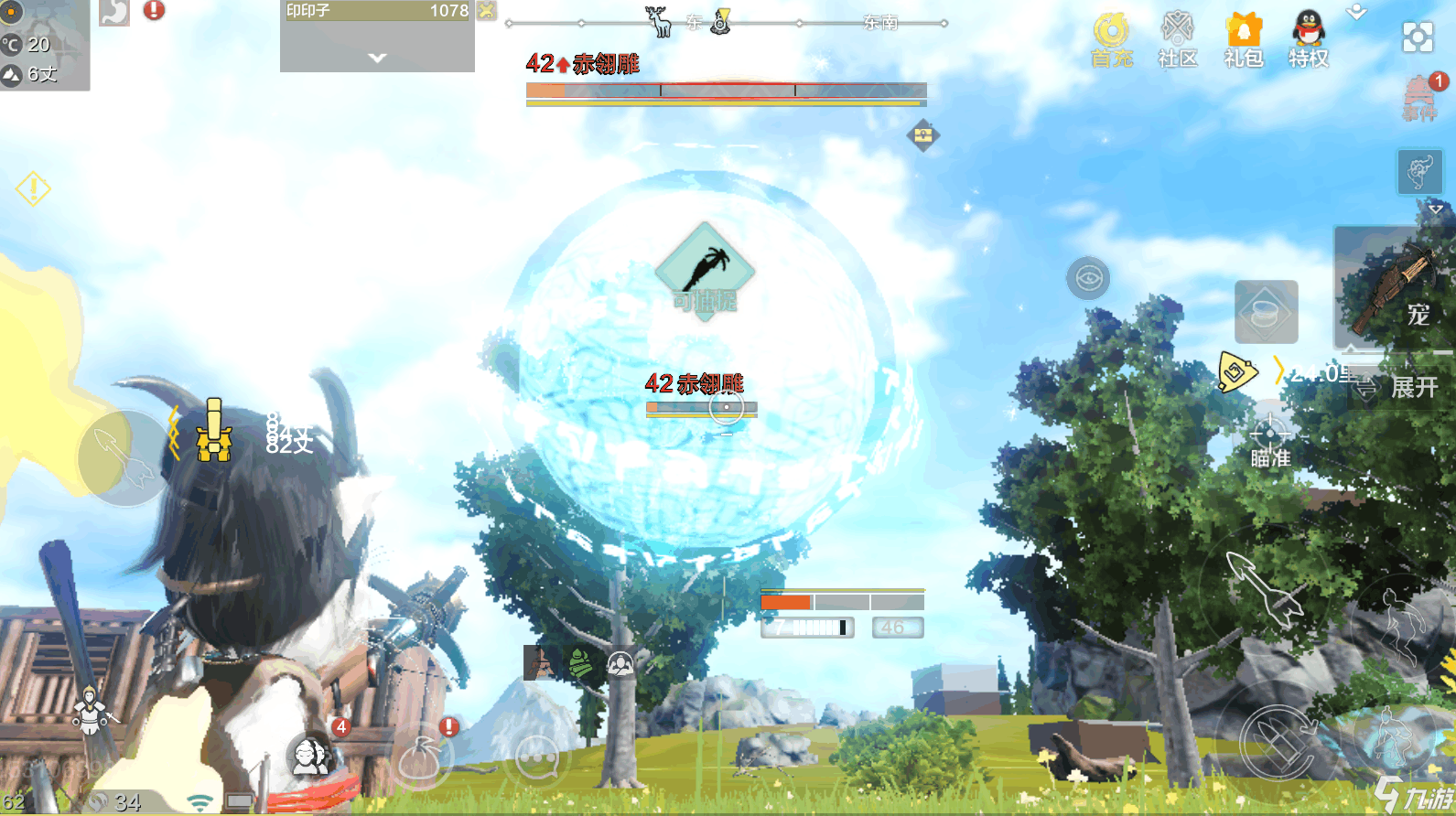Fire with the right arrow attack button
Screen dimensions: 1456x816
pos(1266,588)
